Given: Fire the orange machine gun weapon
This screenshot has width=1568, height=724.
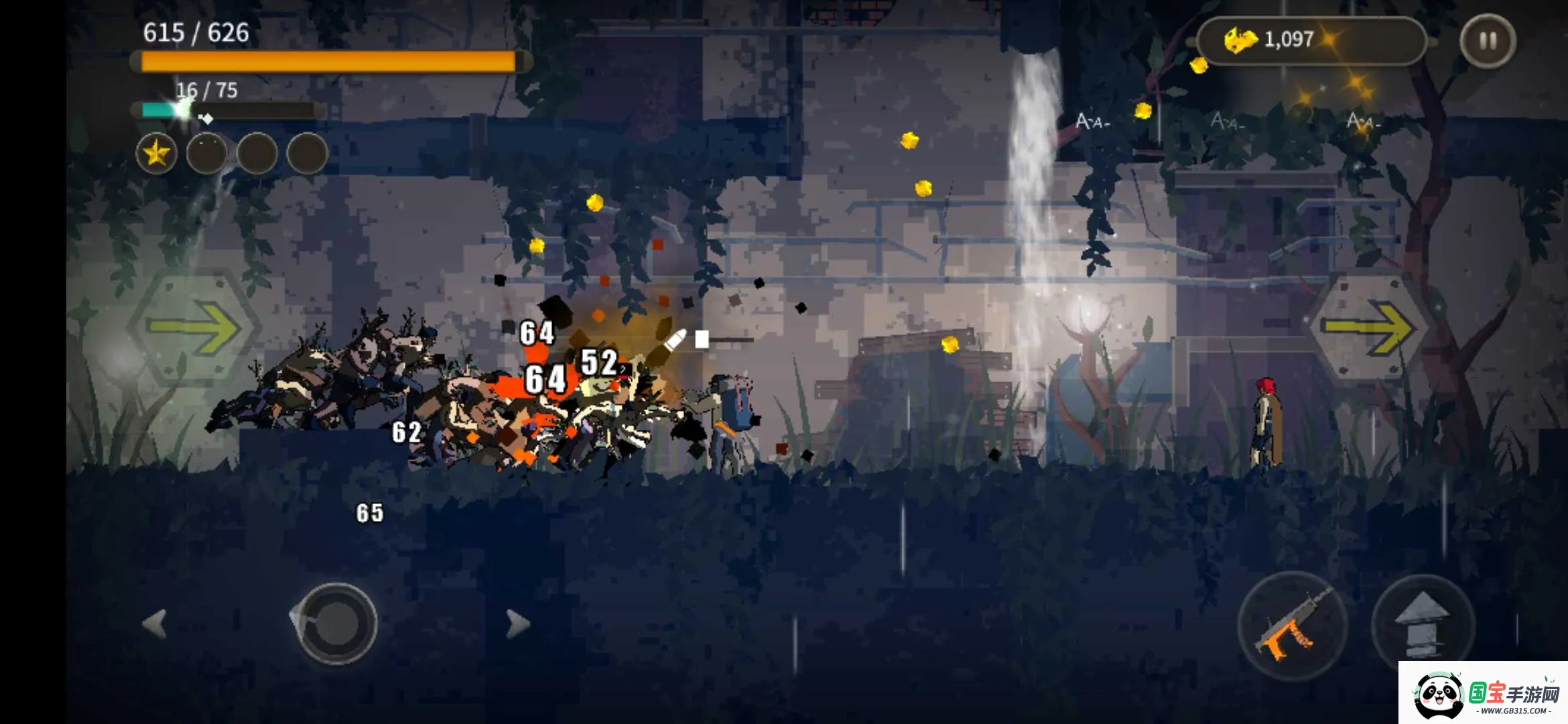Looking at the screenshot, I should 1292,625.
